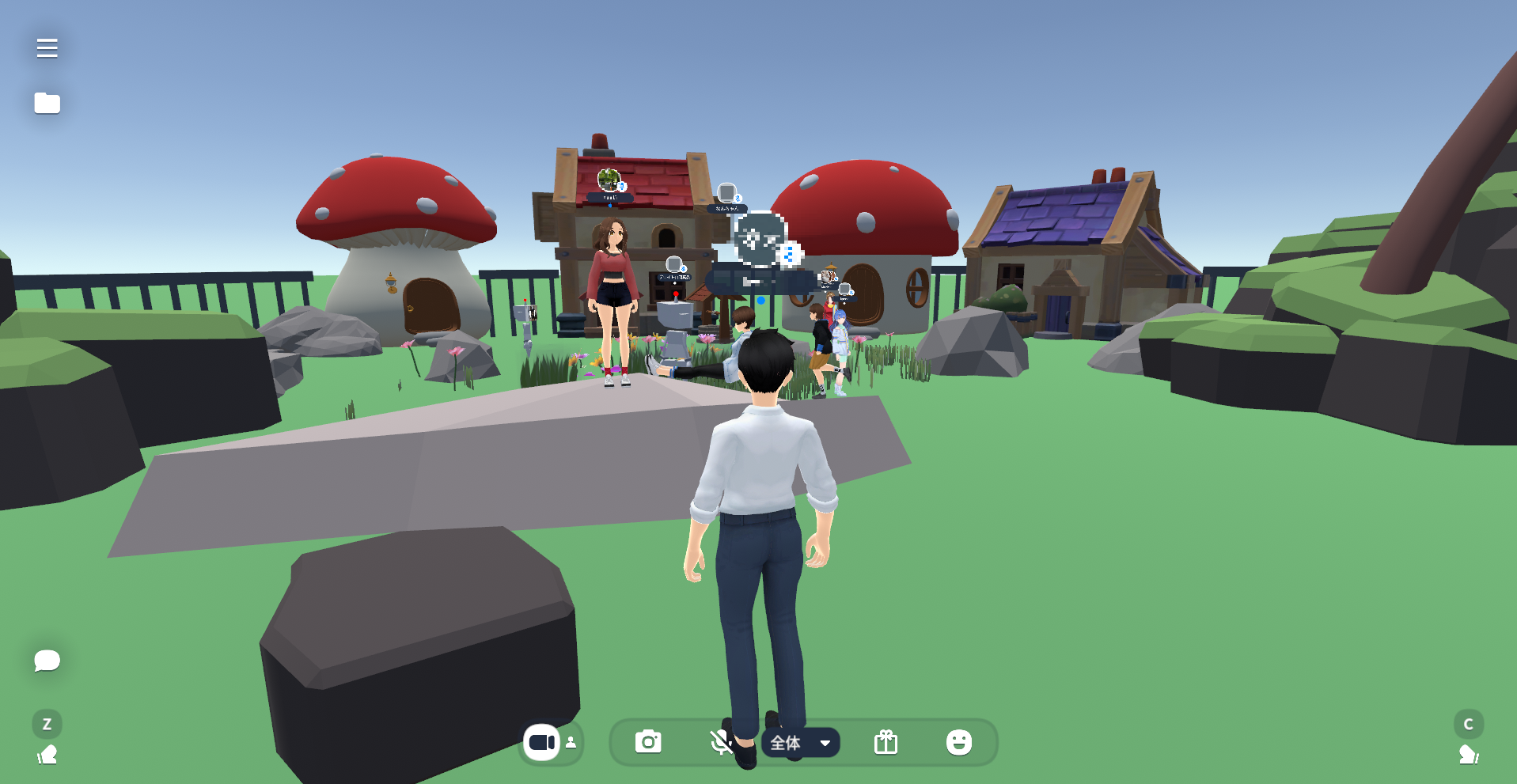Image resolution: width=1517 pixels, height=784 pixels.
Task: Open the smiley face emote menu
Action: pyautogui.click(x=958, y=742)
